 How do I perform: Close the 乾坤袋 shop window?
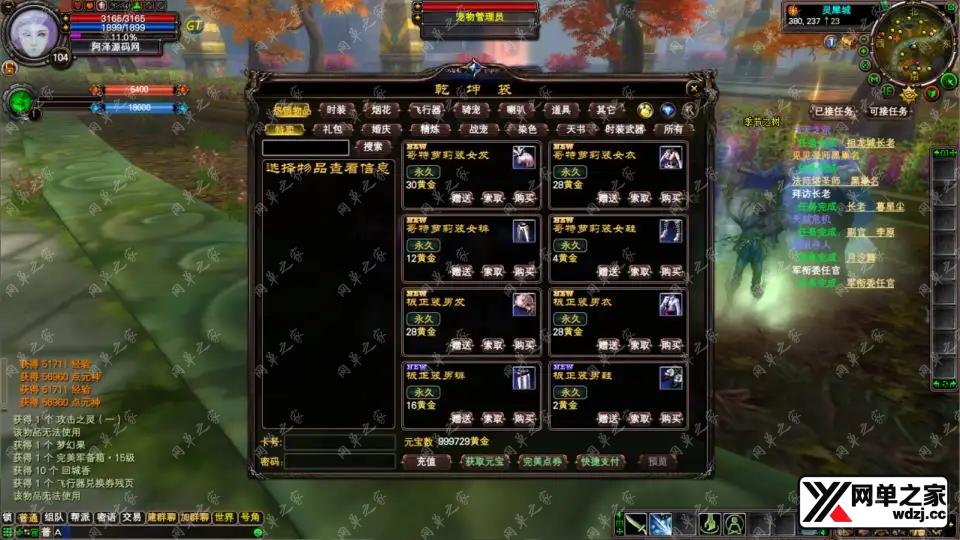click(x=694, y=88)
